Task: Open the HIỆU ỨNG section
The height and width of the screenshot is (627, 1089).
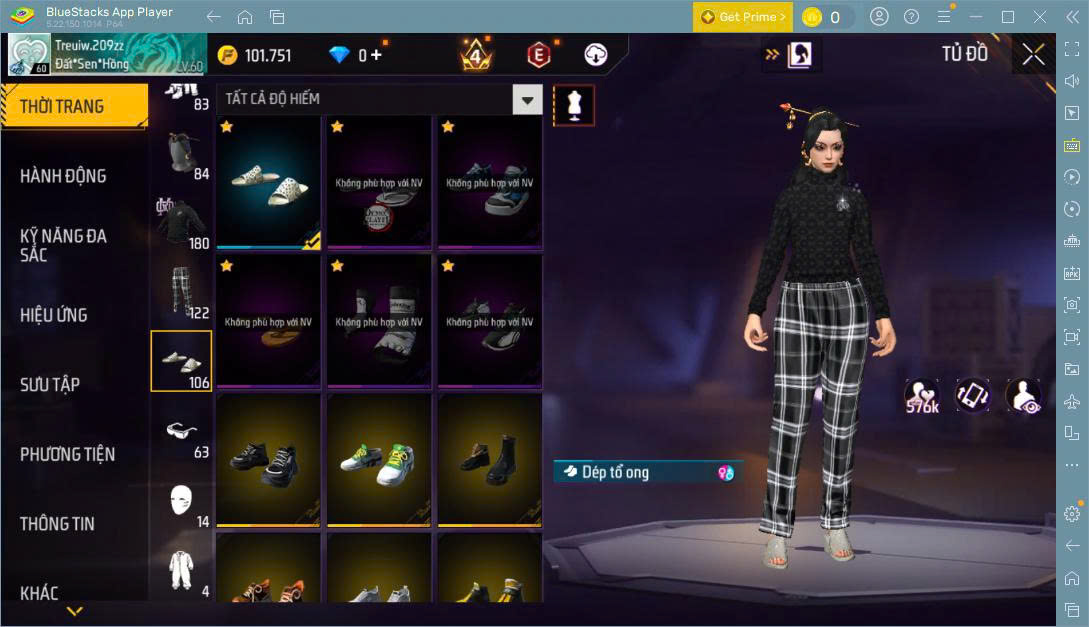Action: [54, 315]
